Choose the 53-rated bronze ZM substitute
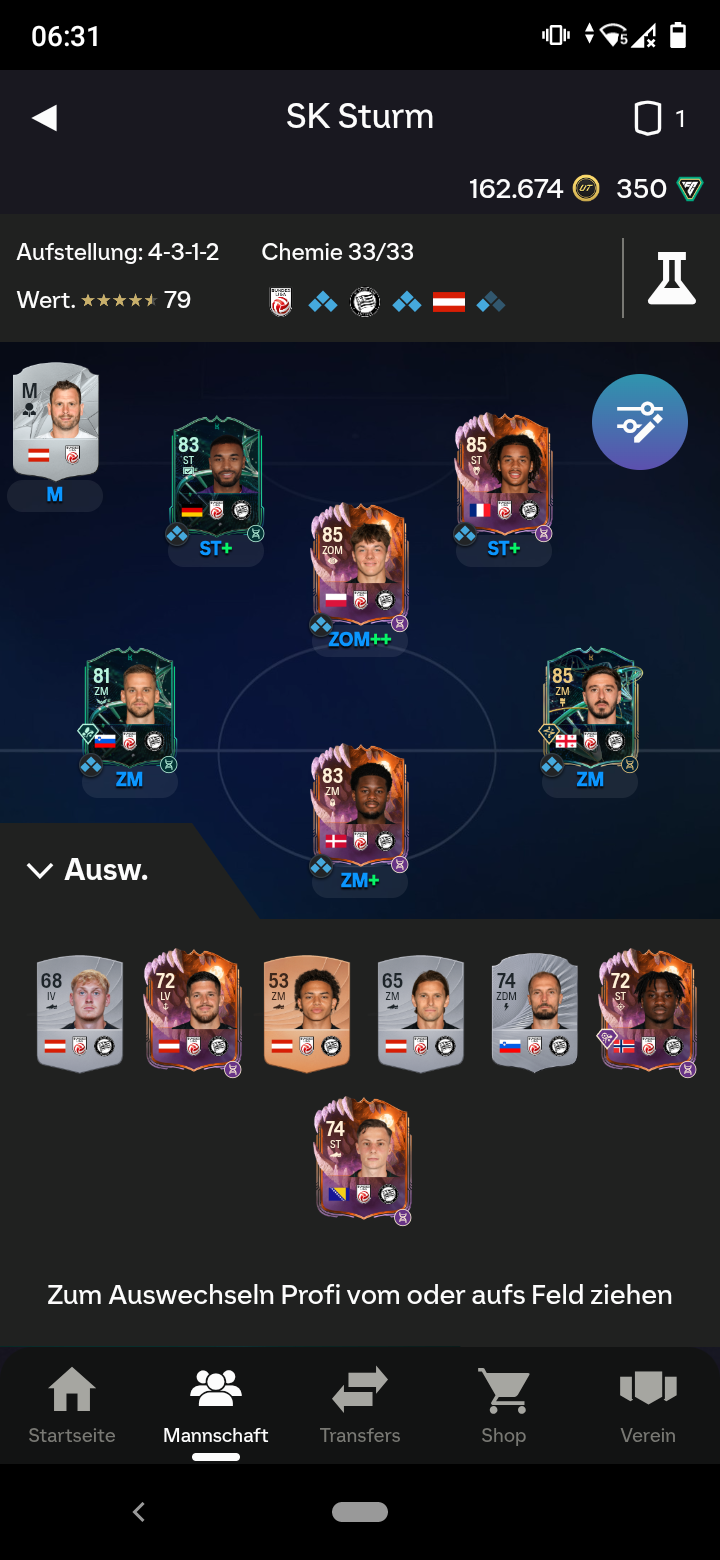720x1560 pixels. pos(307,1013)
